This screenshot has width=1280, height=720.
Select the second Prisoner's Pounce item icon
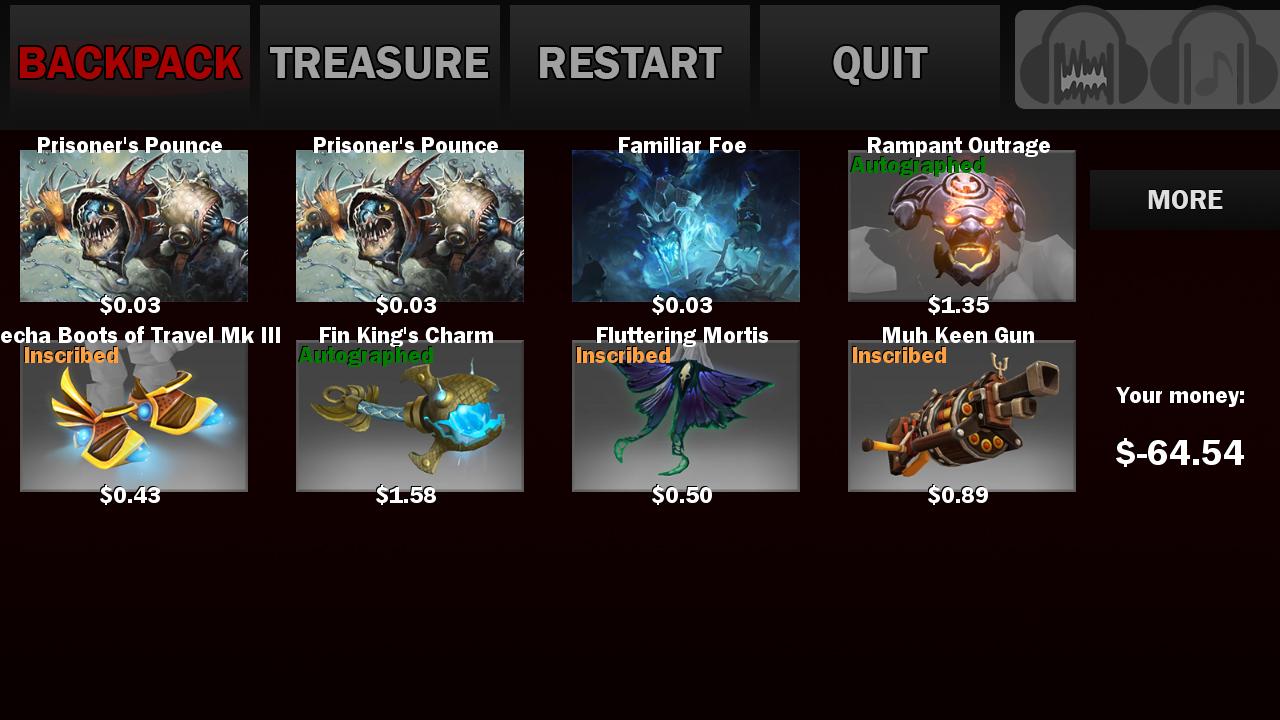[x=409, y=225]
